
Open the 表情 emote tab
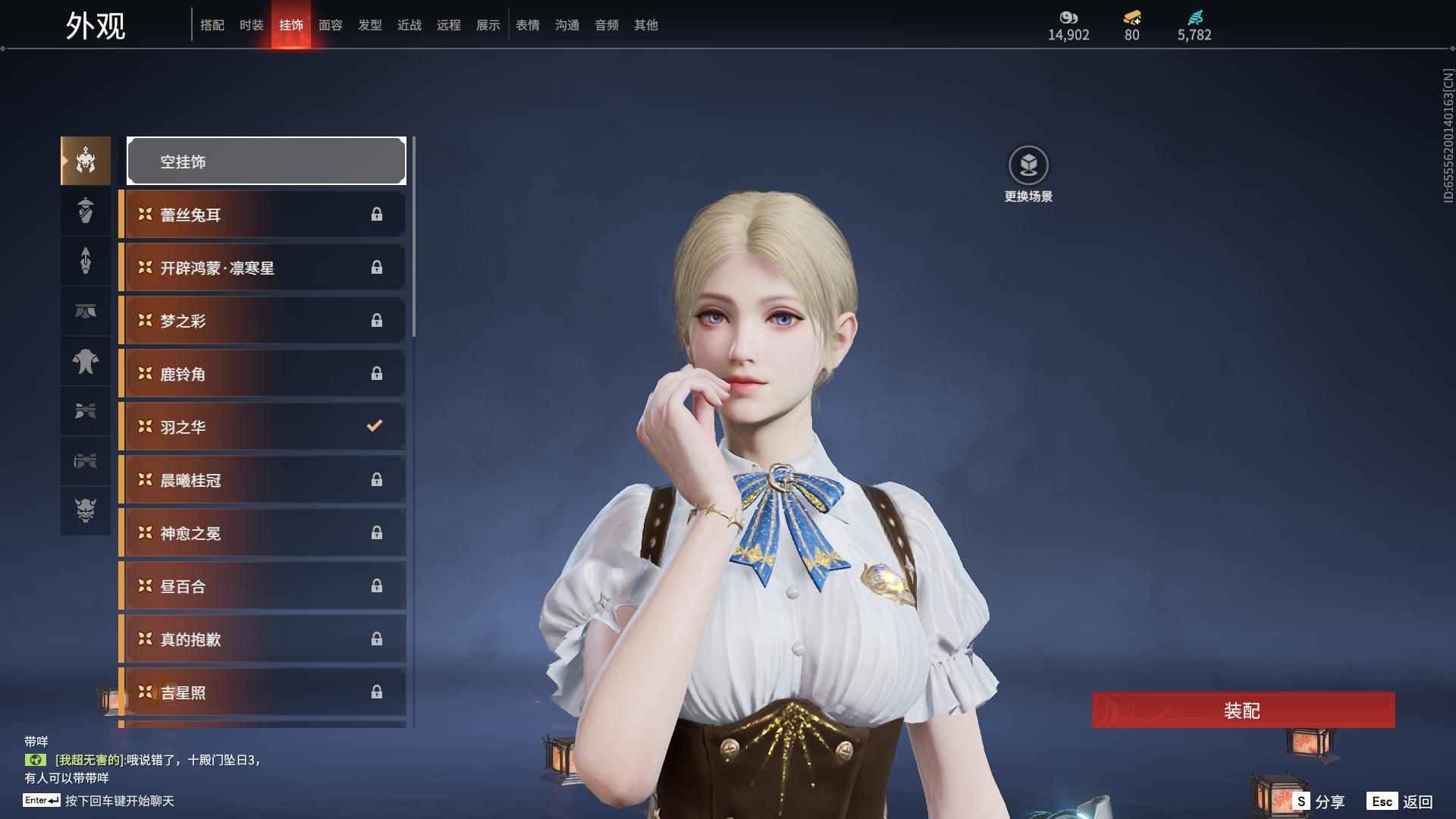point(528,25)
